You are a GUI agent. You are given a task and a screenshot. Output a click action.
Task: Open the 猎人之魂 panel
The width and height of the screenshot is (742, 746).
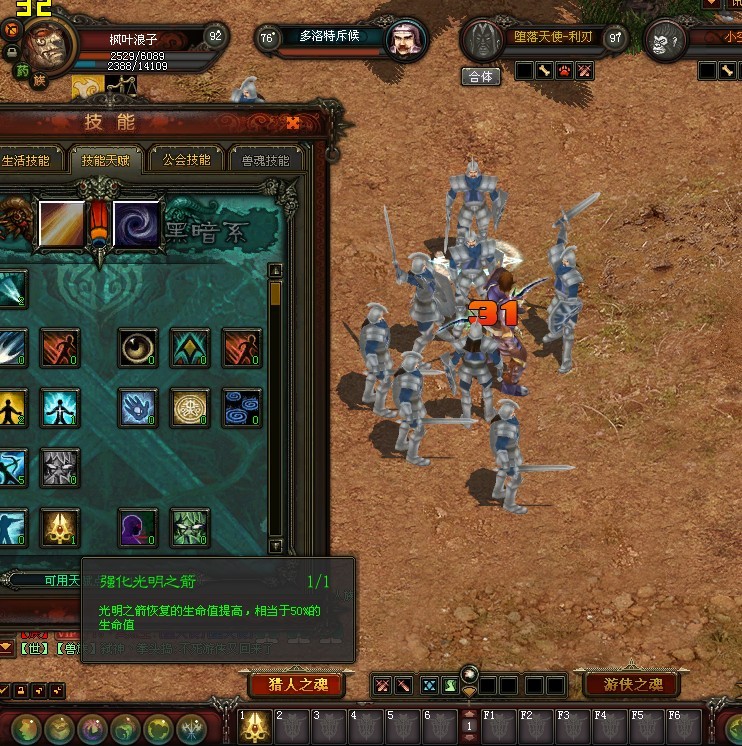point(296,685)
